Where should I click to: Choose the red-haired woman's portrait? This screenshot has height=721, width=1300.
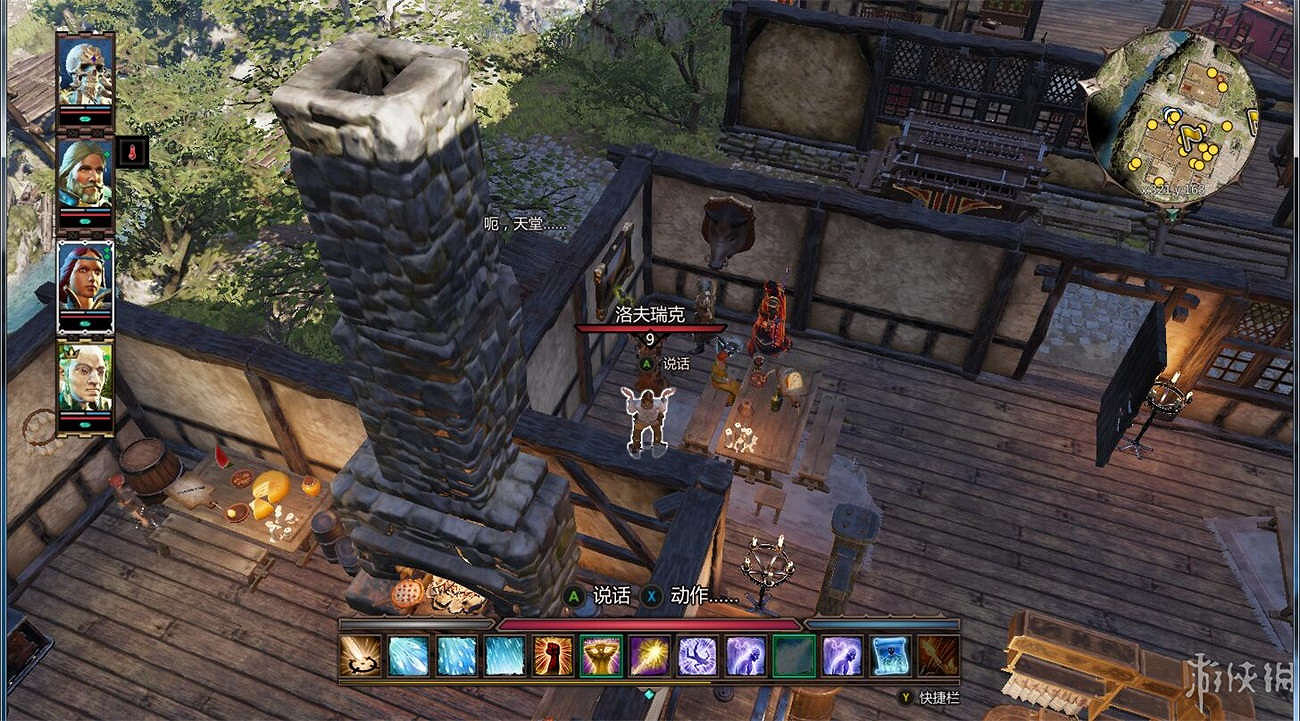85,275
